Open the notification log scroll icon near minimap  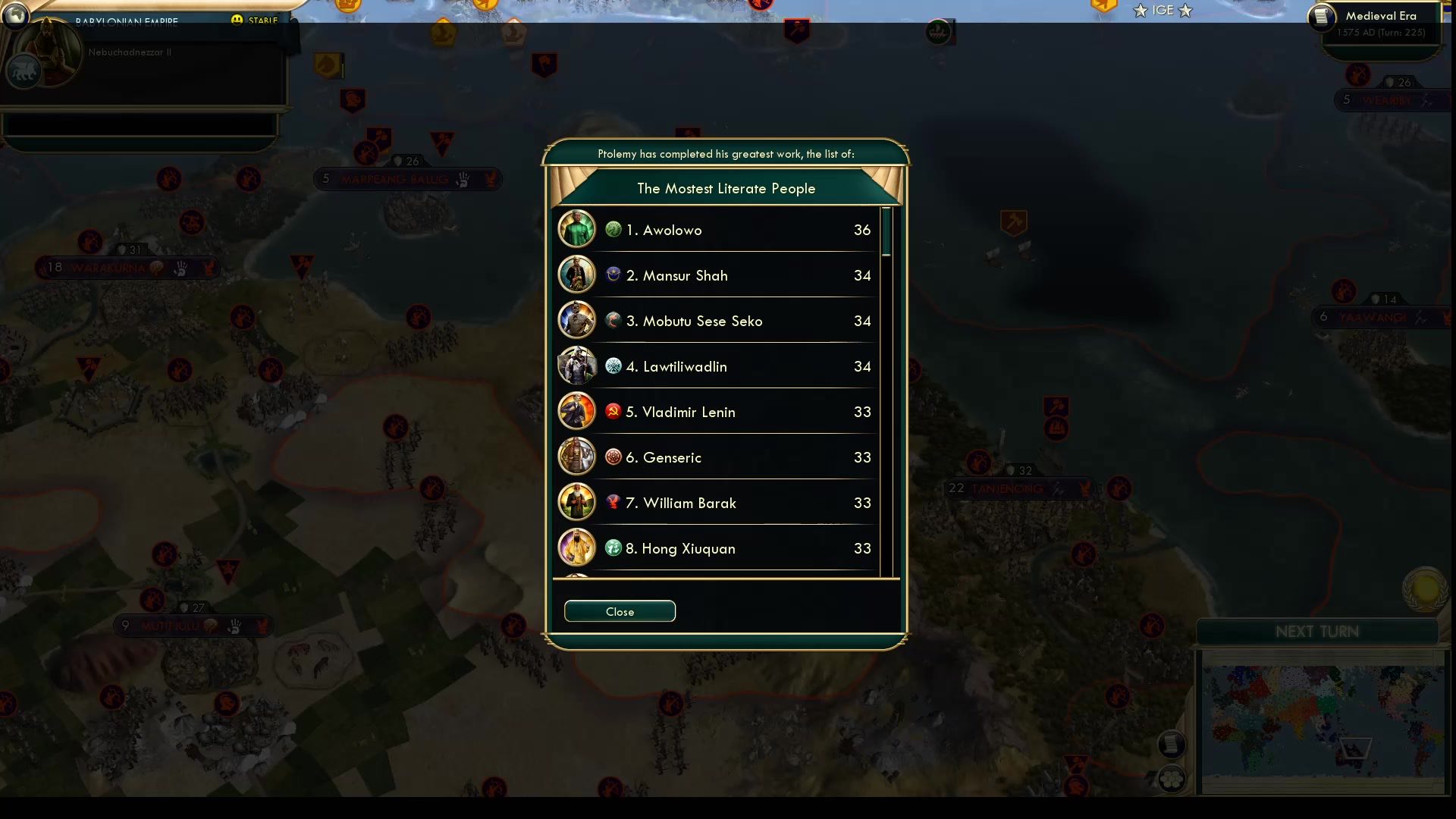[x=1170, y=744]
